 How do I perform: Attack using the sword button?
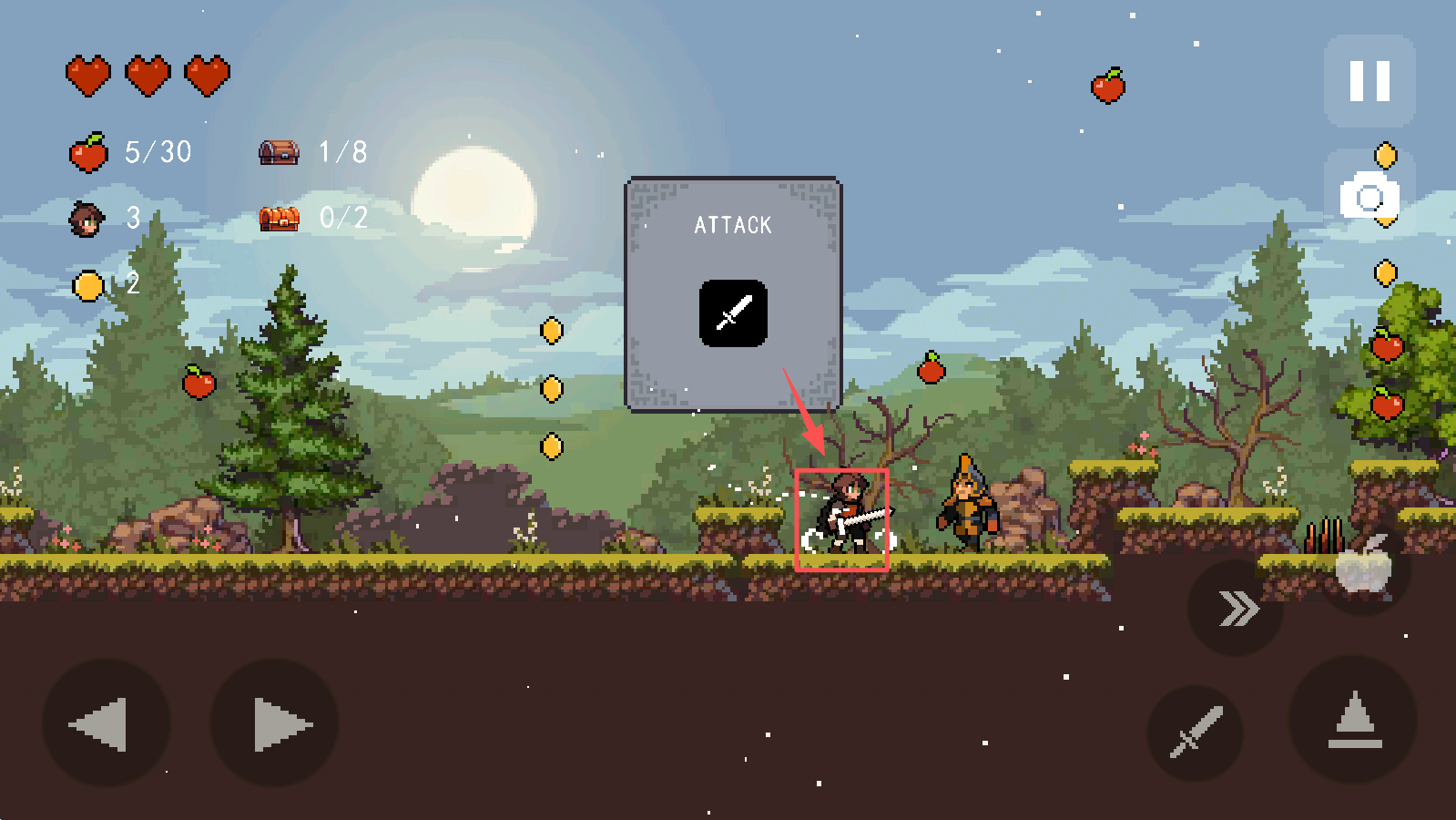coord(1196,732)
